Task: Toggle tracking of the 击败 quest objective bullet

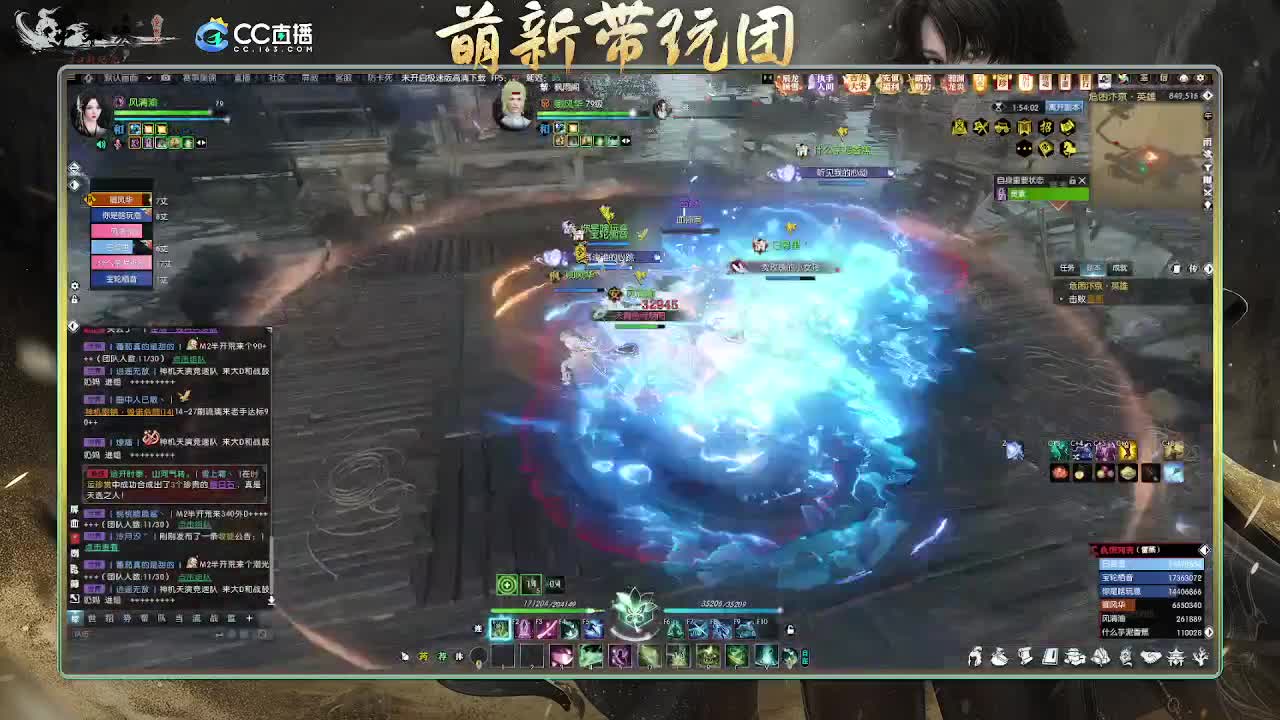Action: click(x=1062, y=299)
